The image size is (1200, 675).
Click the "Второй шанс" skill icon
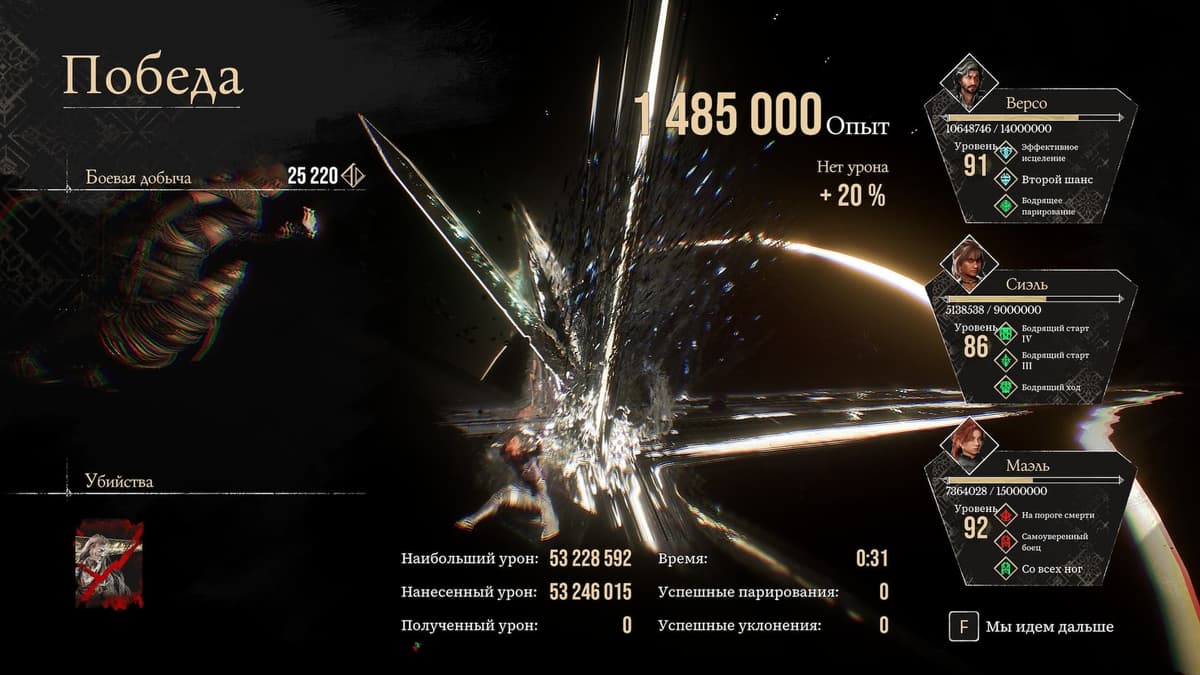(1005, 180)
